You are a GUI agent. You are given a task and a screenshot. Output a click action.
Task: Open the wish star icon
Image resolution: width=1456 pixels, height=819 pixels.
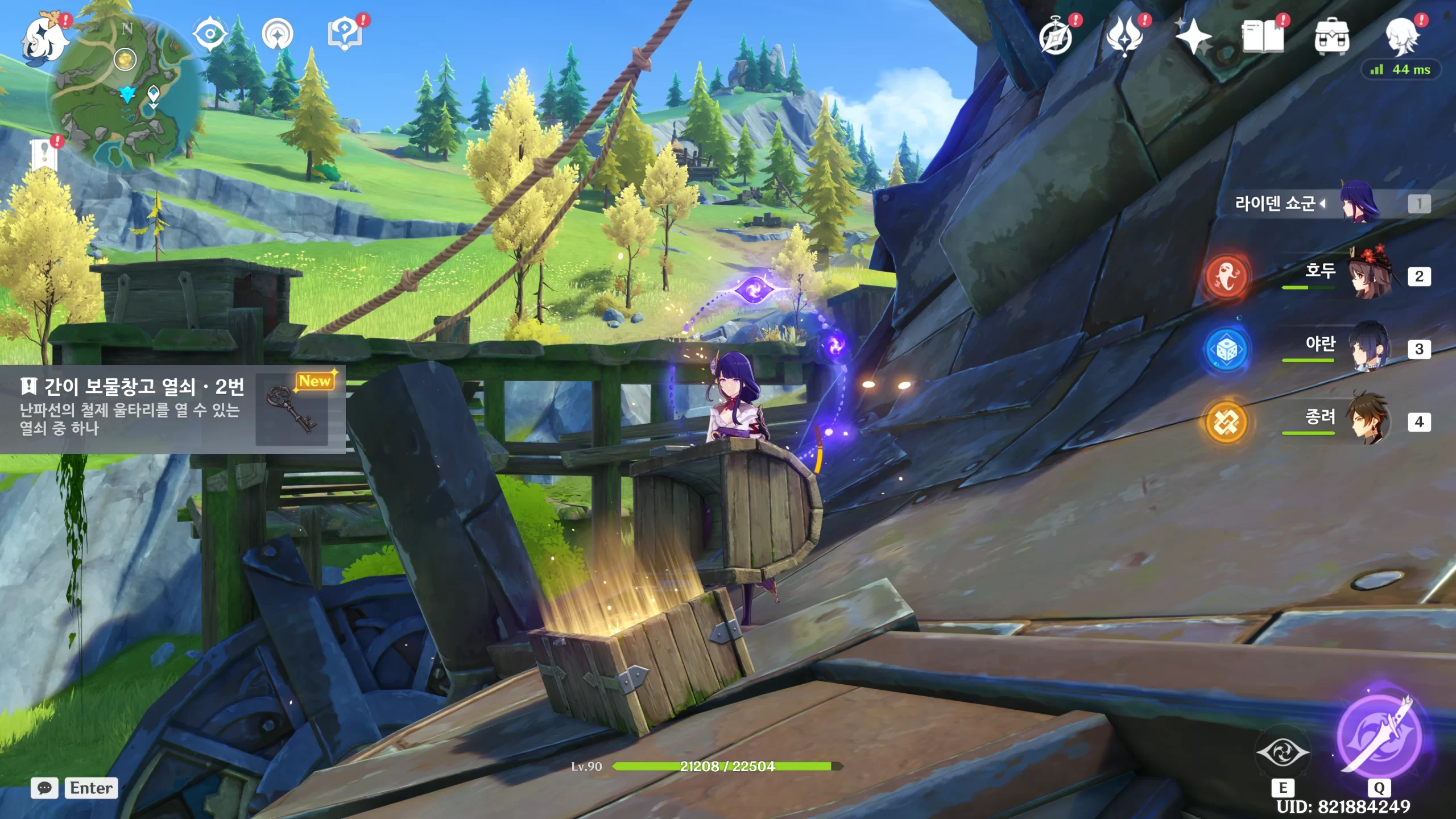[1193, 36]
